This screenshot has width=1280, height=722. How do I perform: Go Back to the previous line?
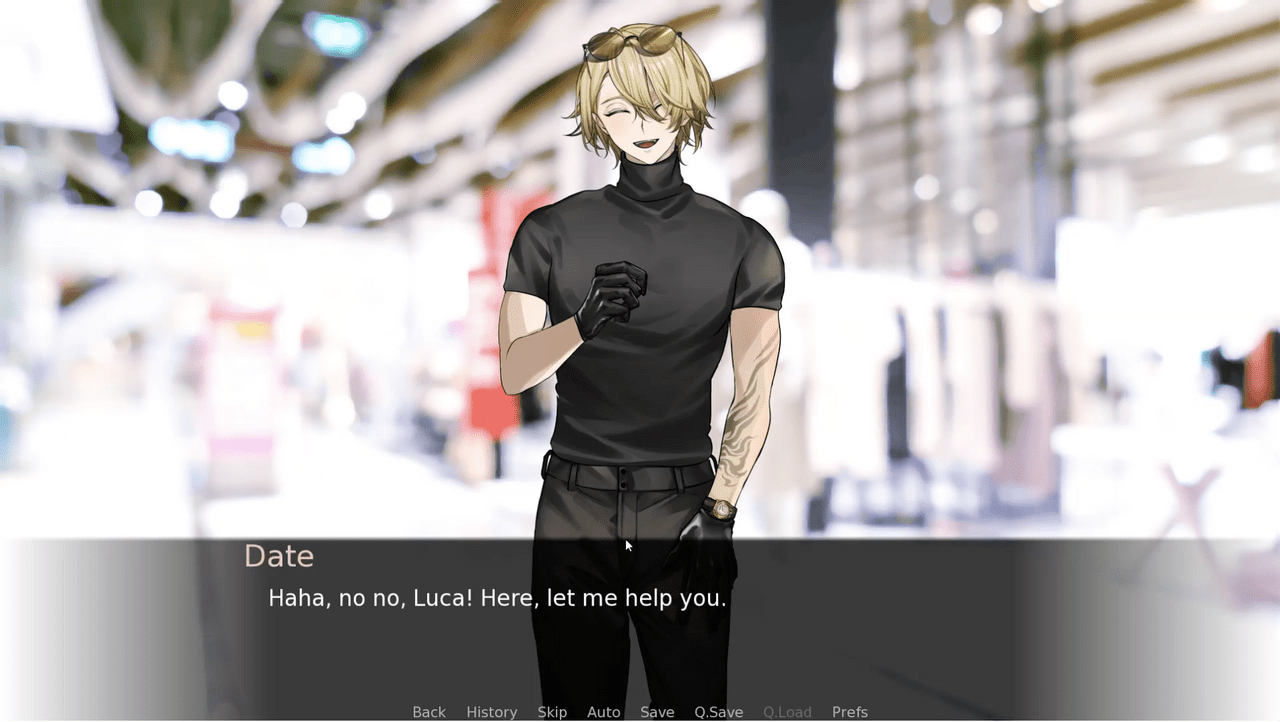[x=429, y=712]
